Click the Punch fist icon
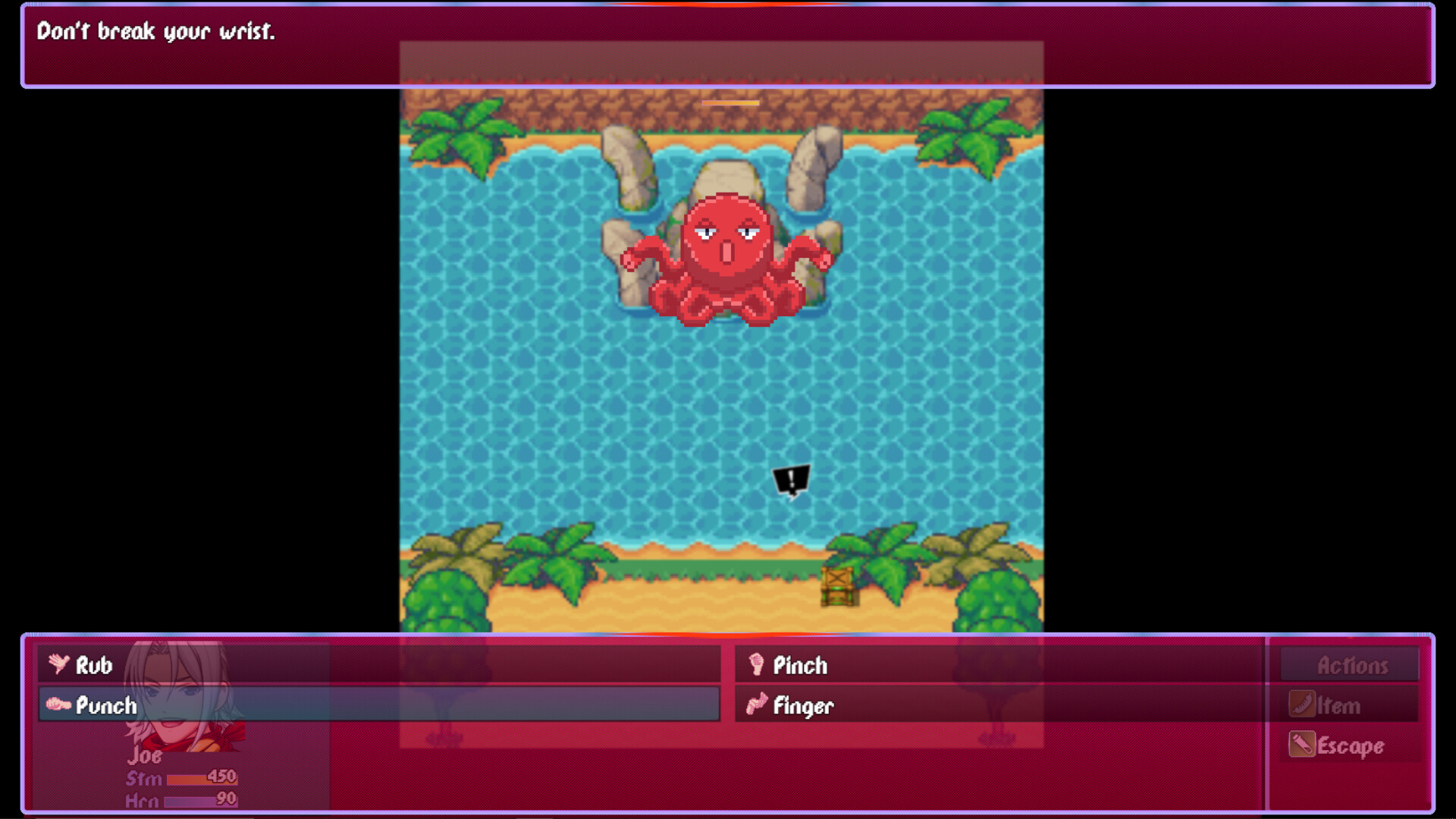Image resolution: width=1456 pixels, height=819 pixels. tap(59, 704)
